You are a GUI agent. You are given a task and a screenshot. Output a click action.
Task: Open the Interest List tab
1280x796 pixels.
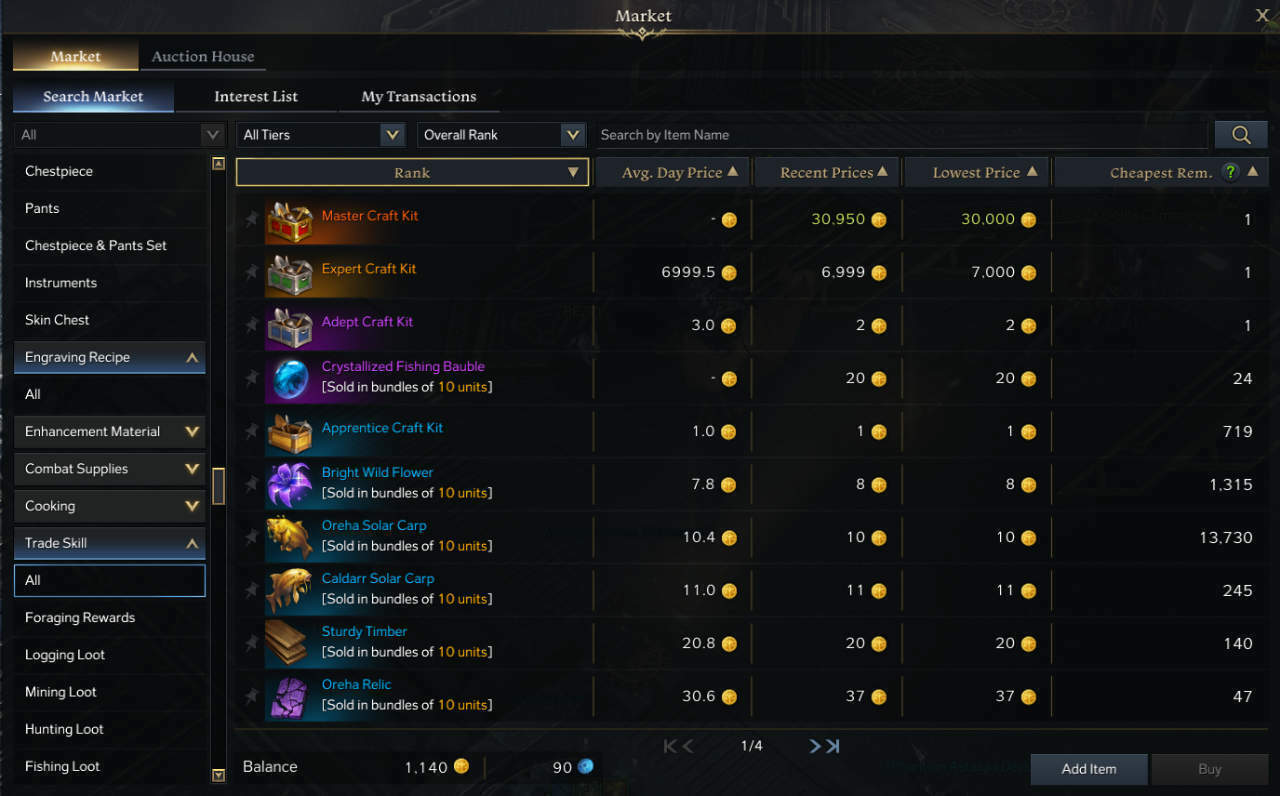256,96
